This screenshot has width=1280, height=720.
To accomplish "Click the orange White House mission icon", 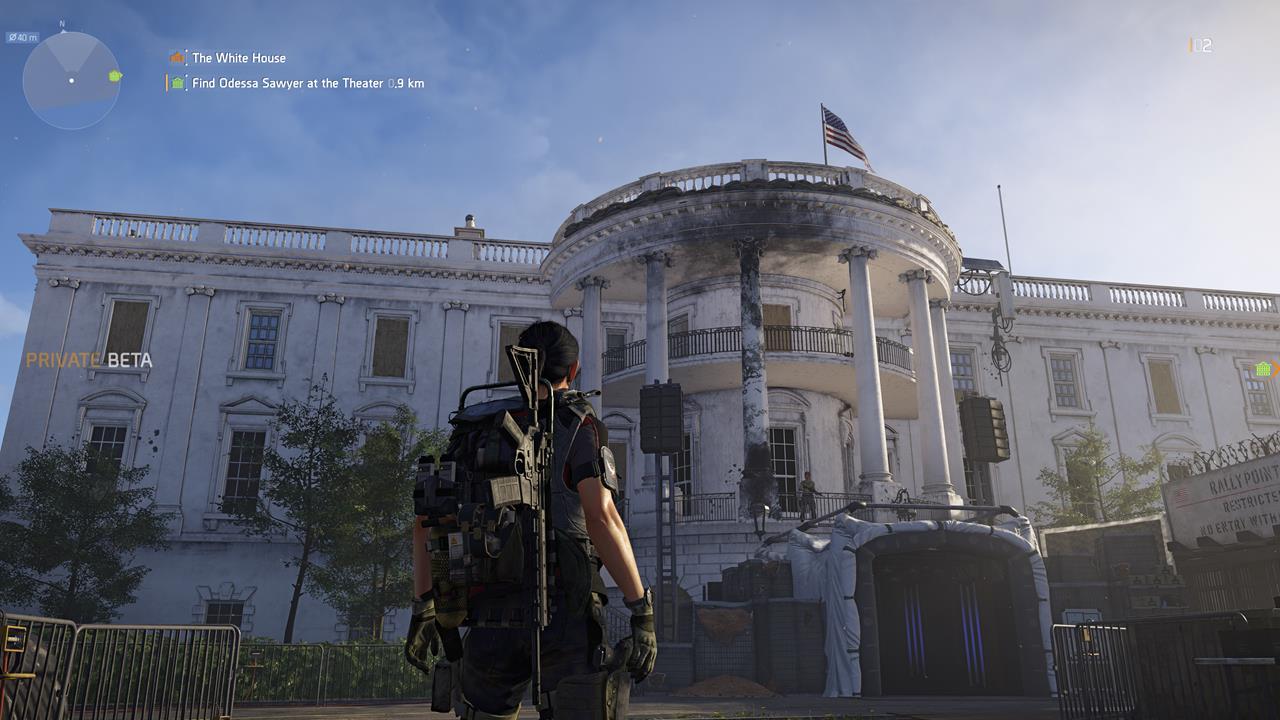I will (177, 57).
